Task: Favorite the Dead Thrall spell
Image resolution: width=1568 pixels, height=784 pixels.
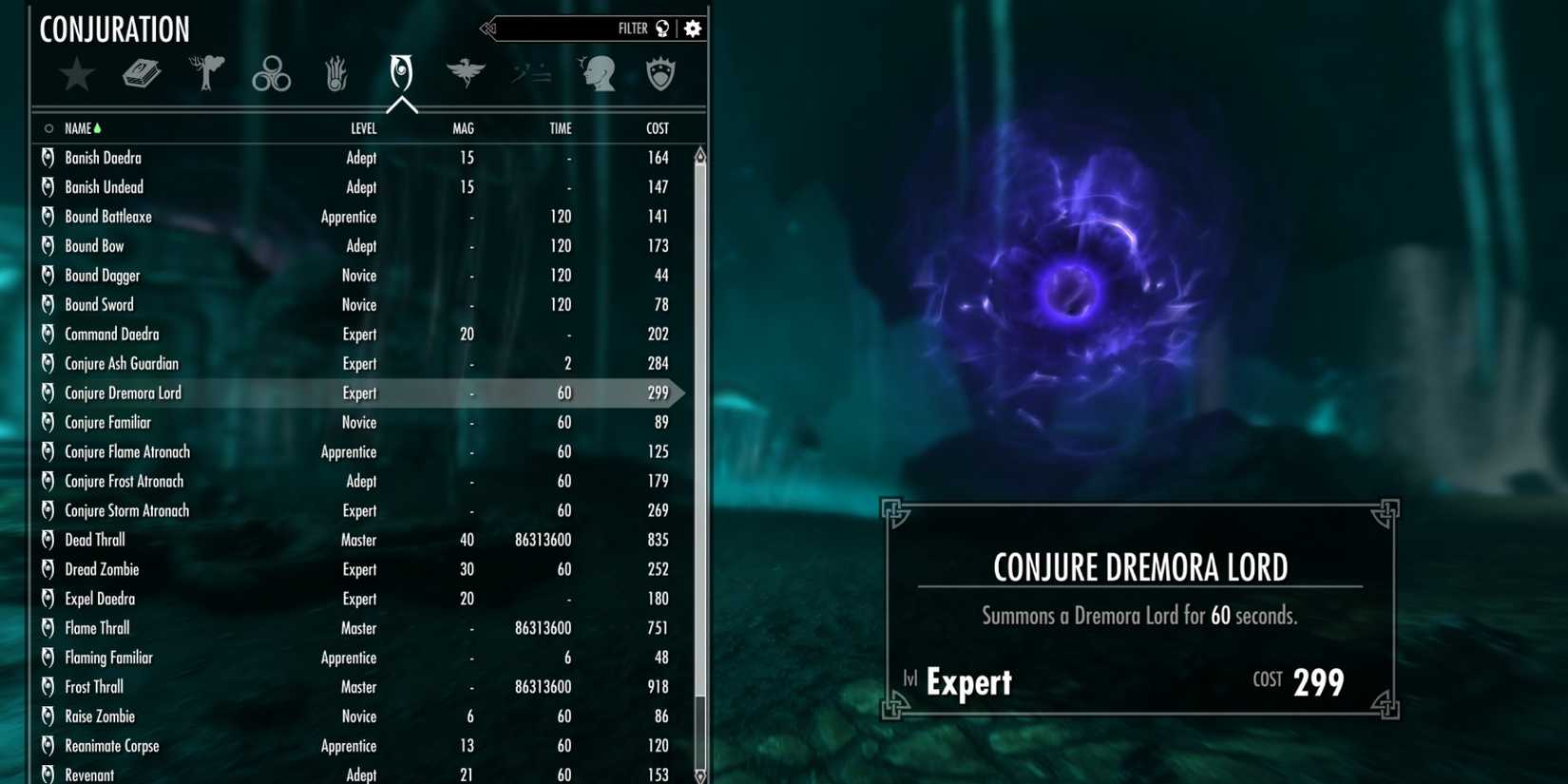Action: click(47, 540)
